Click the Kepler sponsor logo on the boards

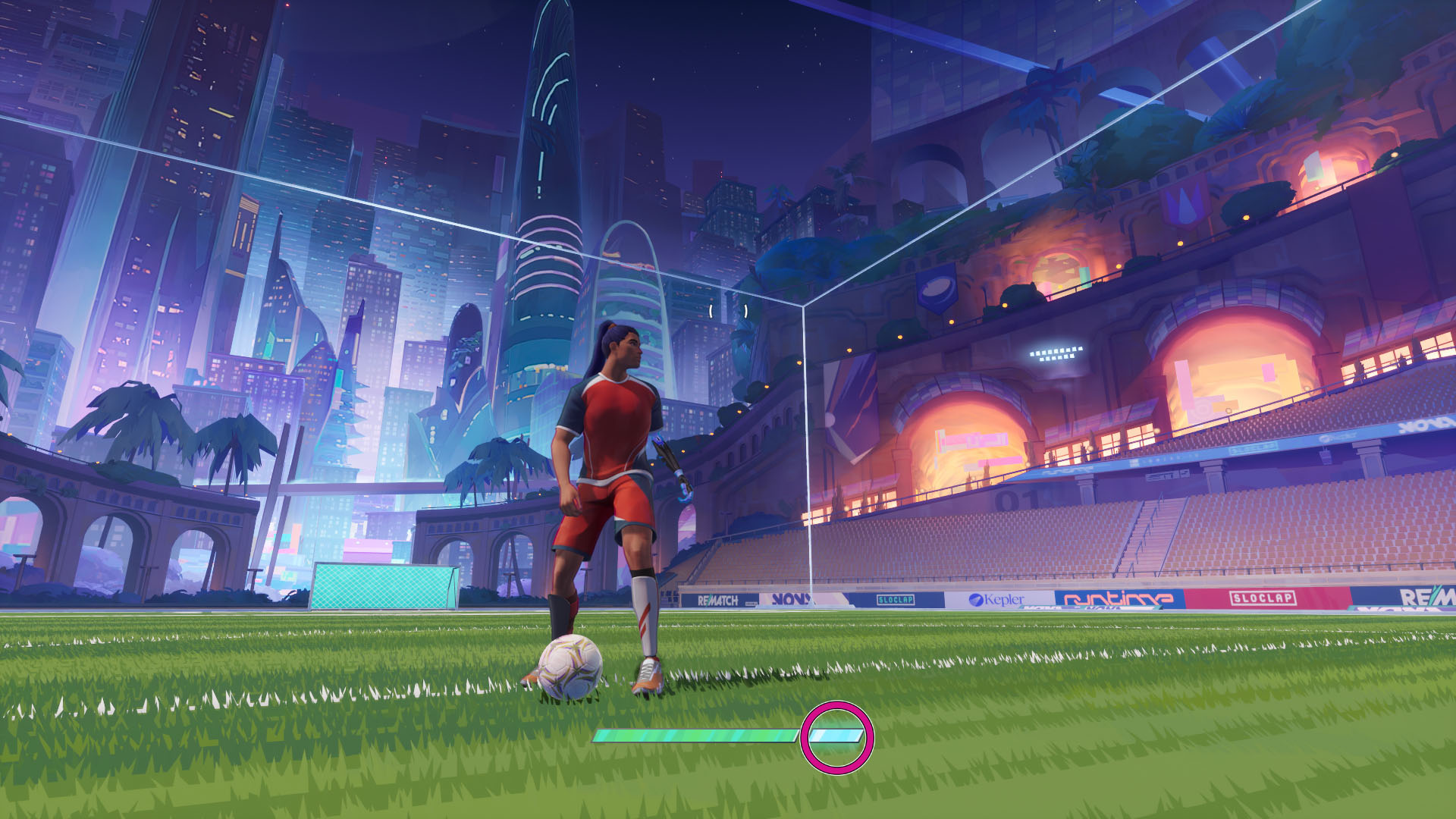[993, 601]
